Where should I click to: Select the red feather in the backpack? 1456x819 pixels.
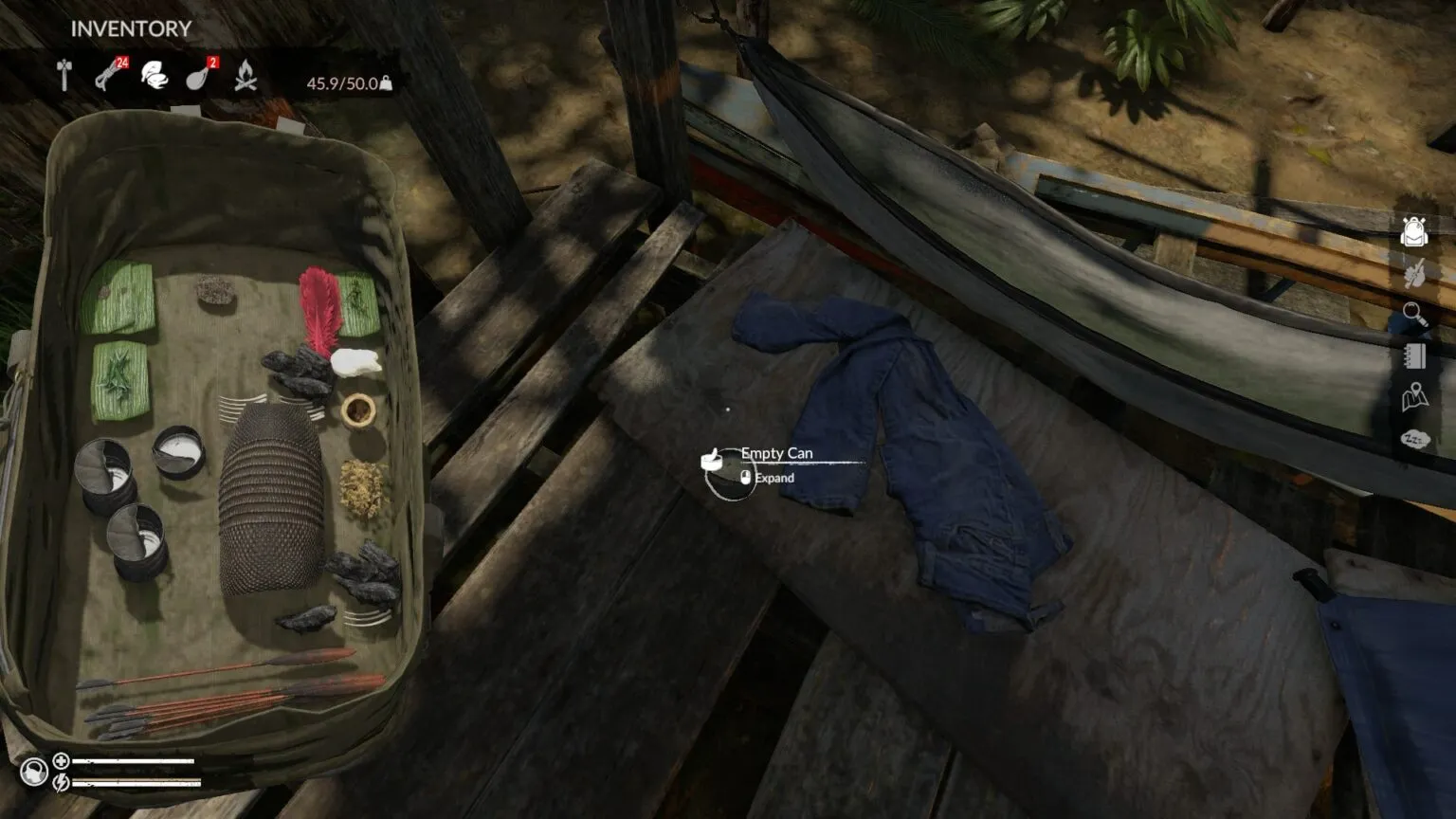pos(319,308)
